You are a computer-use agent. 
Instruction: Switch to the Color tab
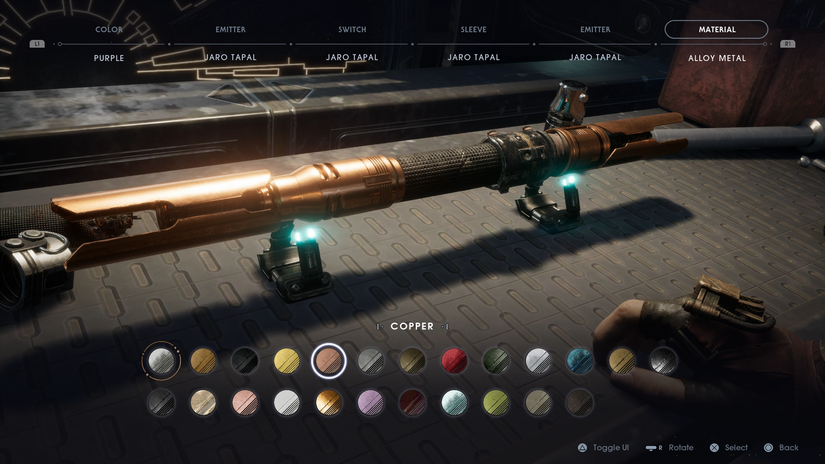(109, 30)
